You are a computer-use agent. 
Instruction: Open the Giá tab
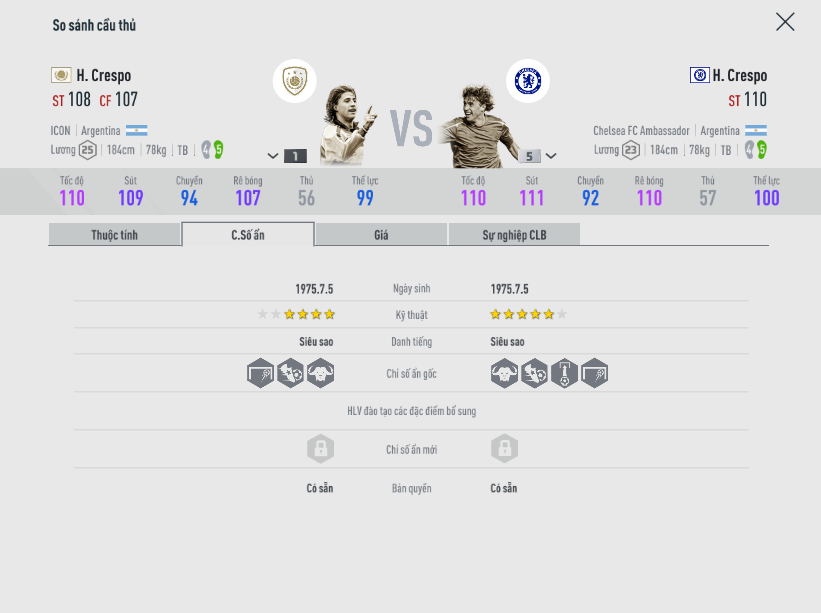(x=381, y=235)
